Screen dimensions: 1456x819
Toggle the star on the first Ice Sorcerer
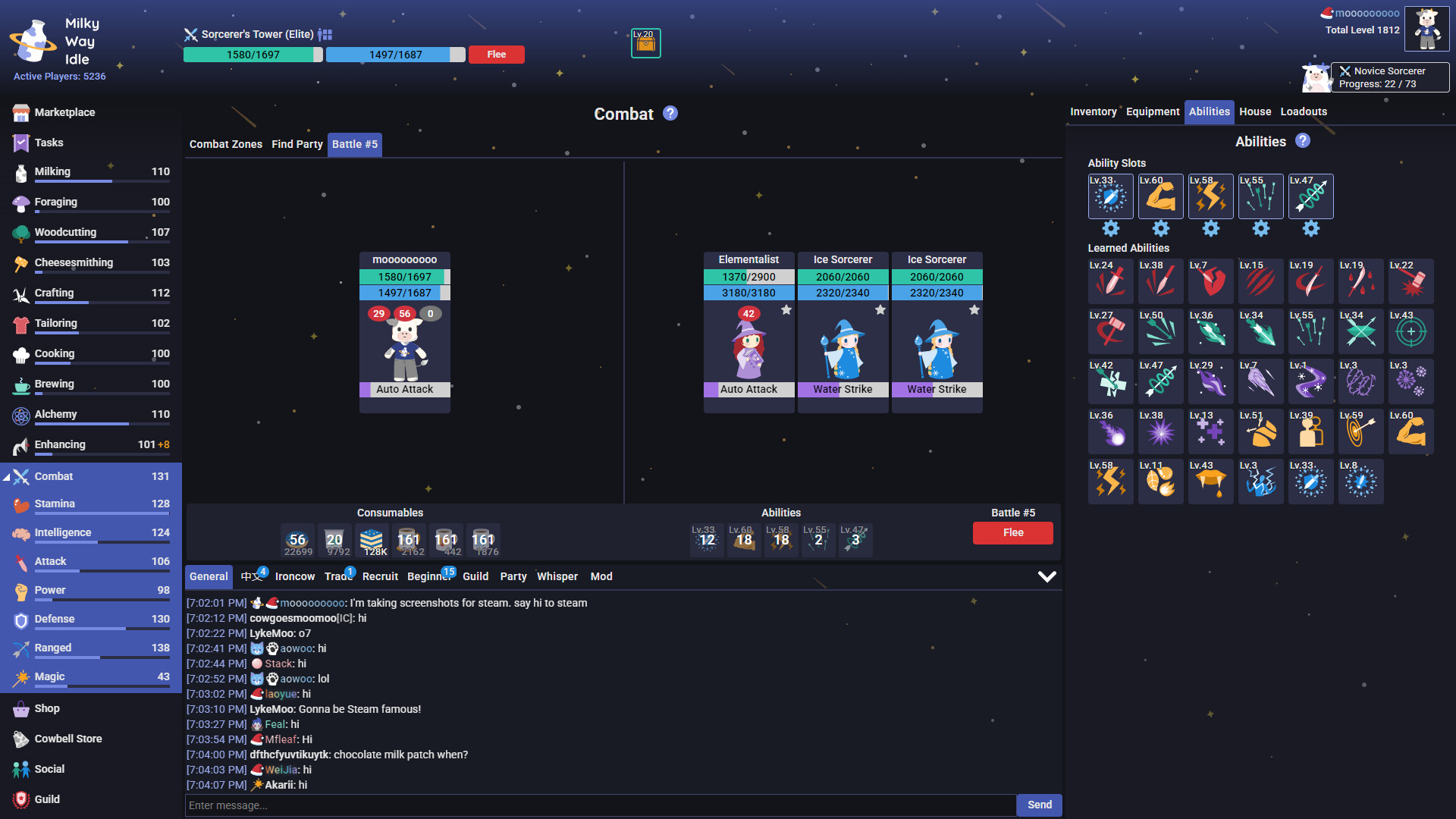pyautogui.click(x=880, y=310)
